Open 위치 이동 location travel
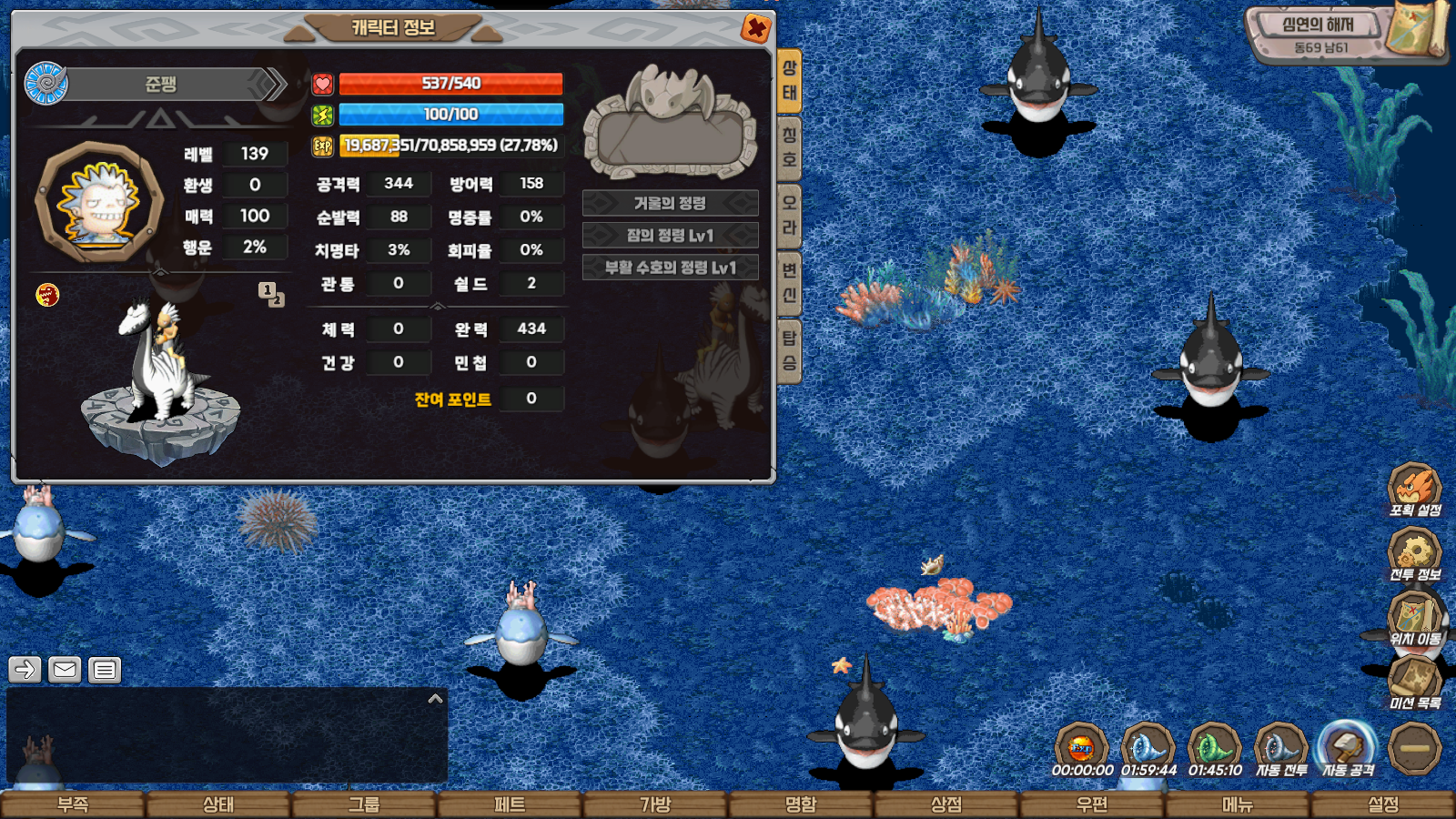This screenshot has width=1456, height=819. tap(1414, 619)
